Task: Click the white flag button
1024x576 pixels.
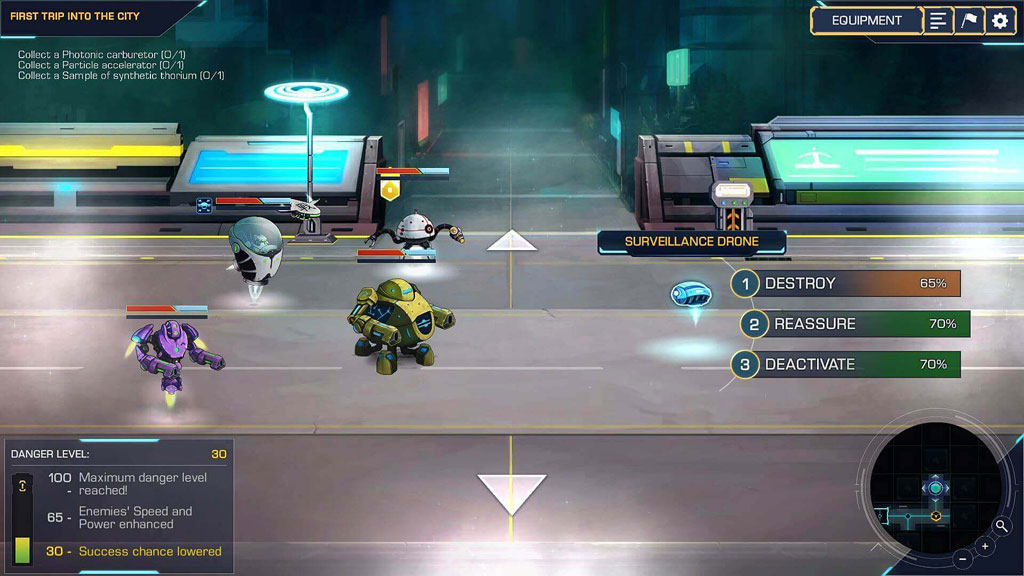Action: pyautogui.click(x=969, y=20)
